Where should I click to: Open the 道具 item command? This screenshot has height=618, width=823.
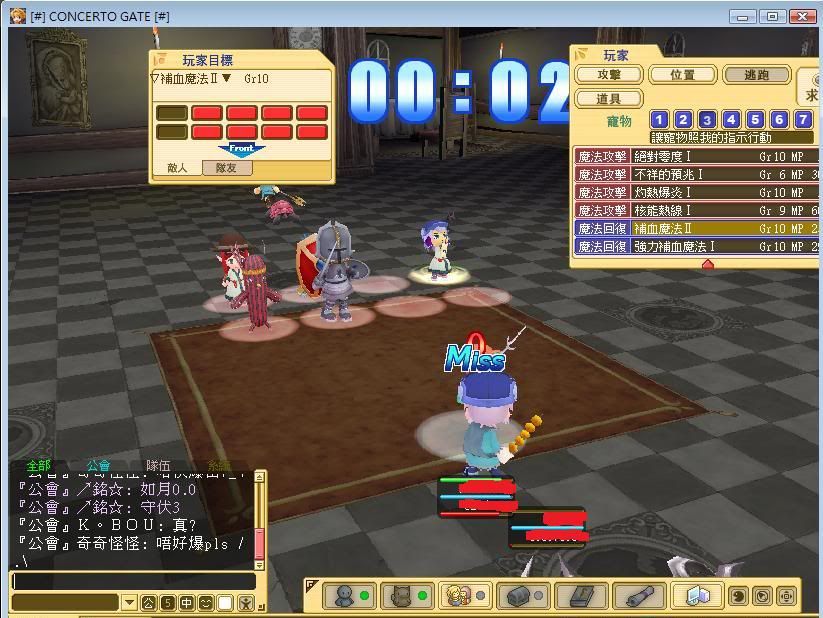point(609,99)
